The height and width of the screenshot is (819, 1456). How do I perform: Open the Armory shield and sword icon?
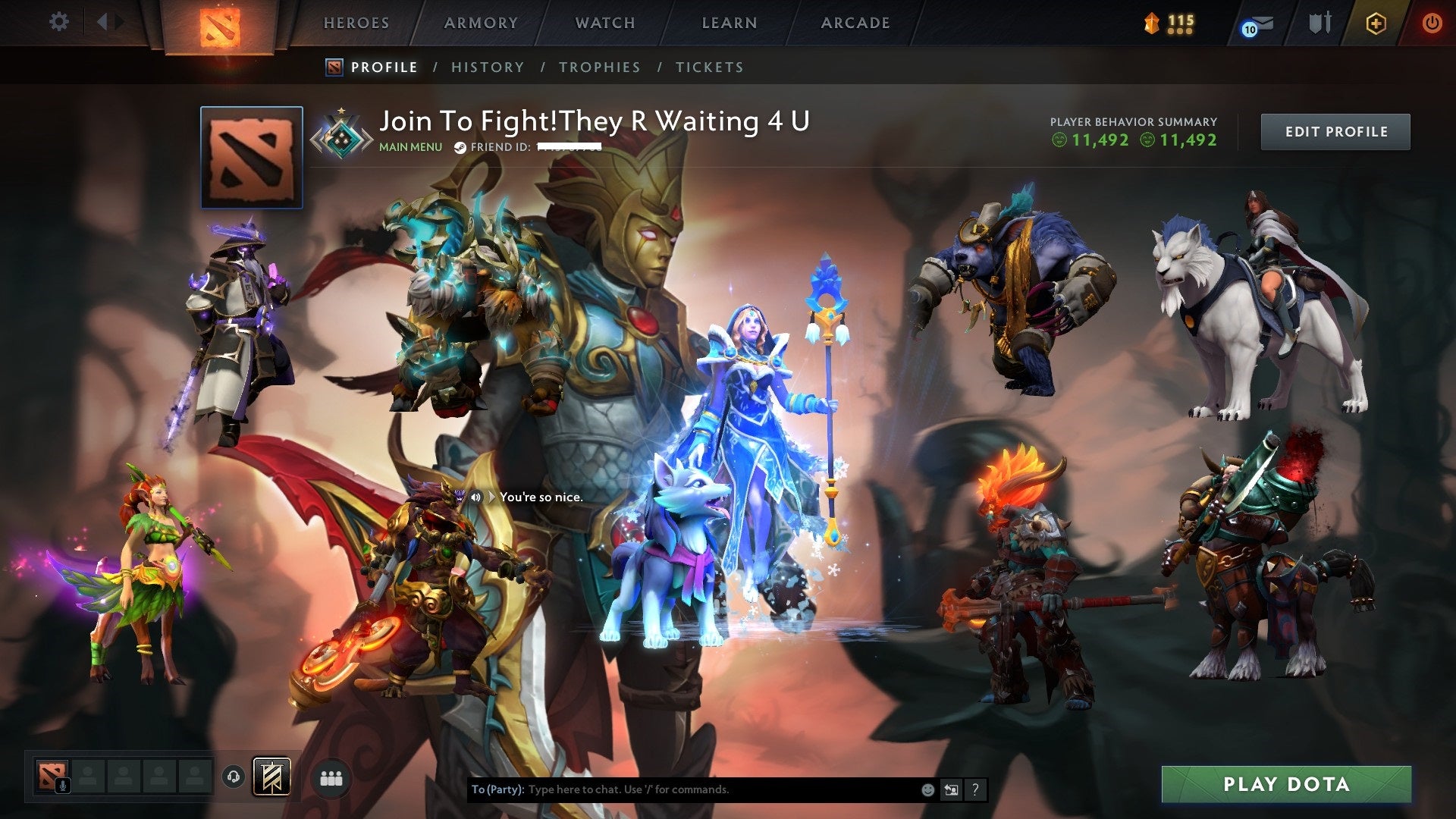coord(1319,23)
